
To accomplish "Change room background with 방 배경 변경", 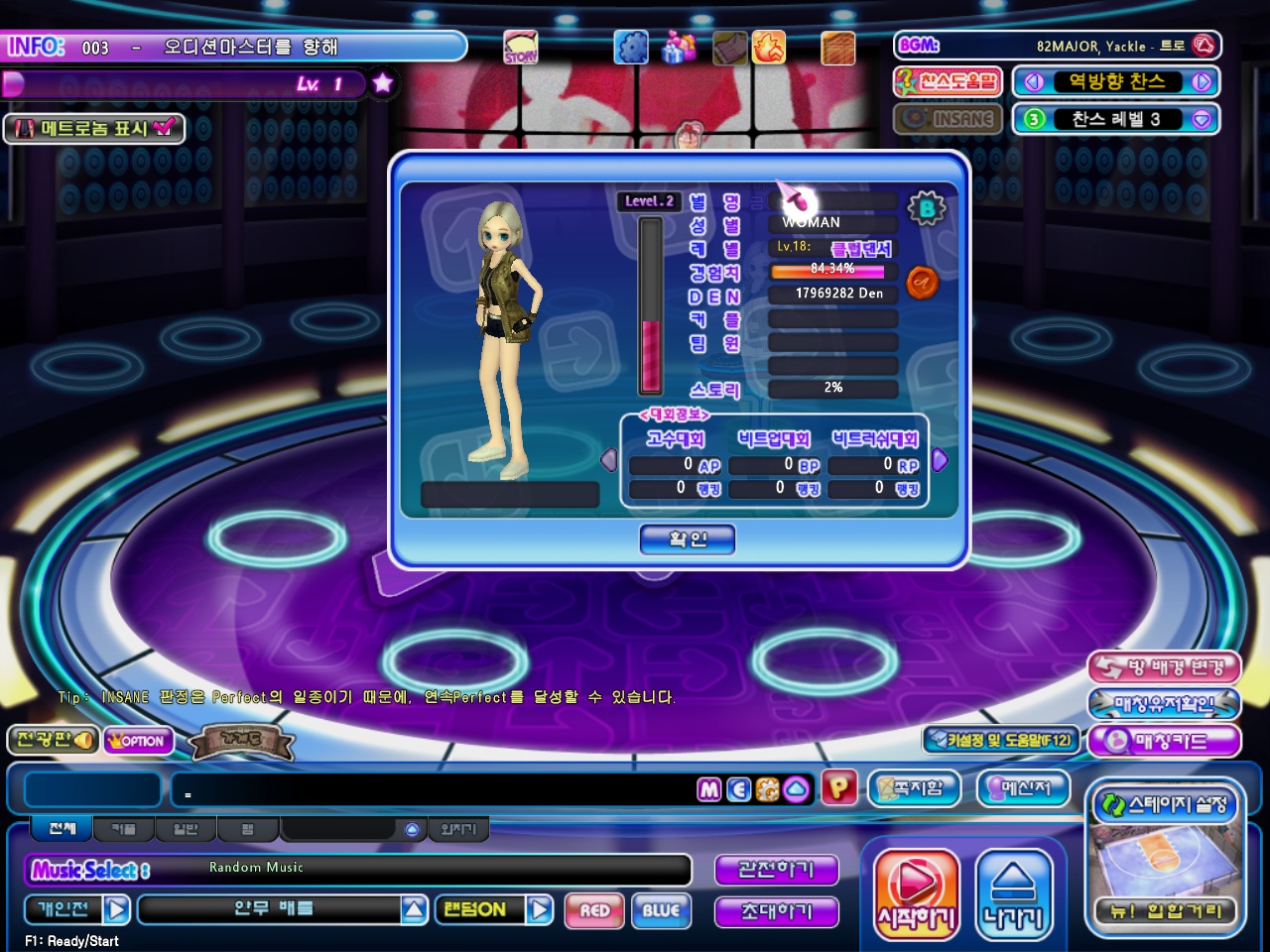I will (1165, 667).
